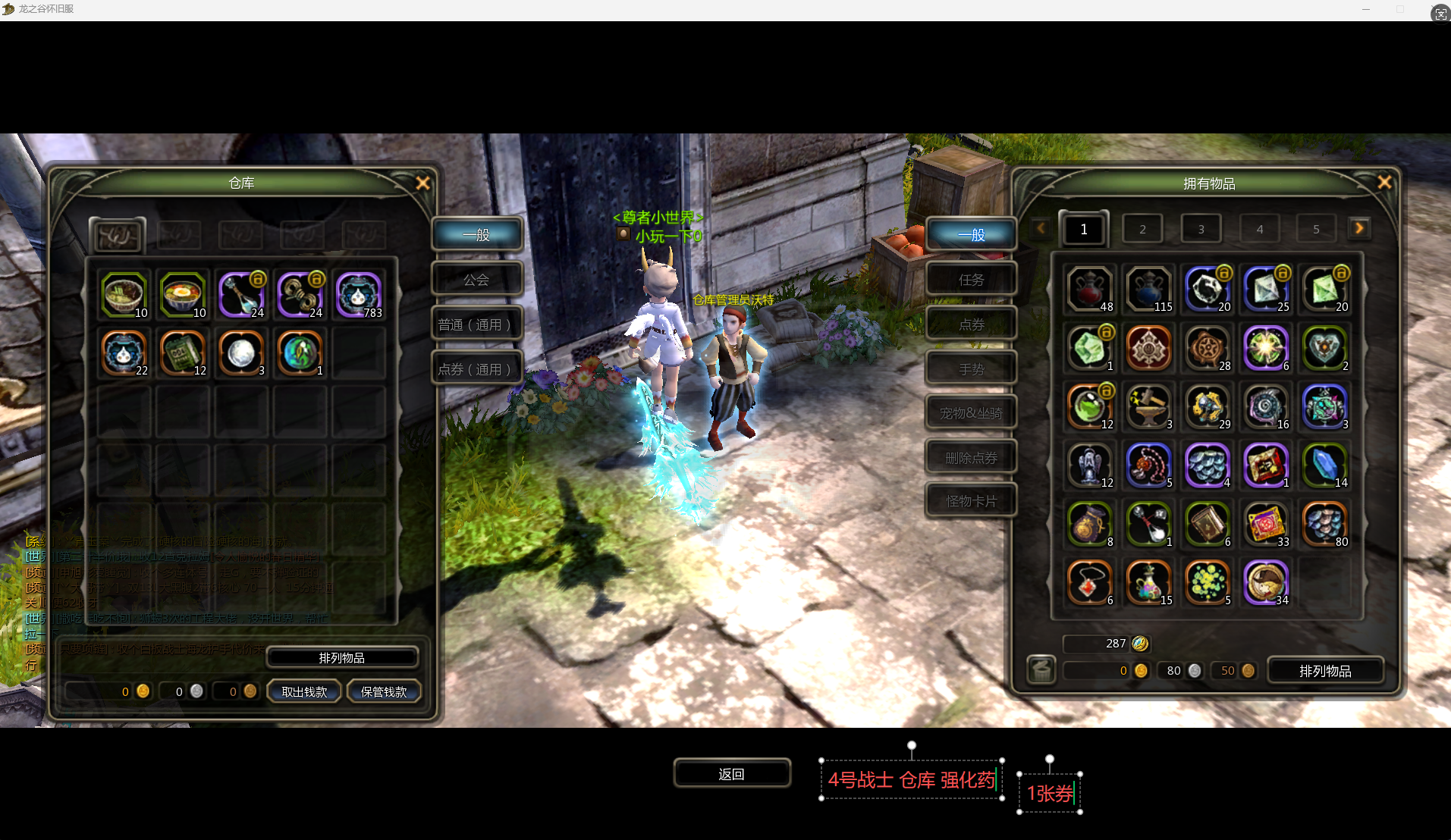Open the 宠物&坐骑 inventory category
This screenshot has height=840, width=1451.
pyautogui.click(x=971, y=413)
